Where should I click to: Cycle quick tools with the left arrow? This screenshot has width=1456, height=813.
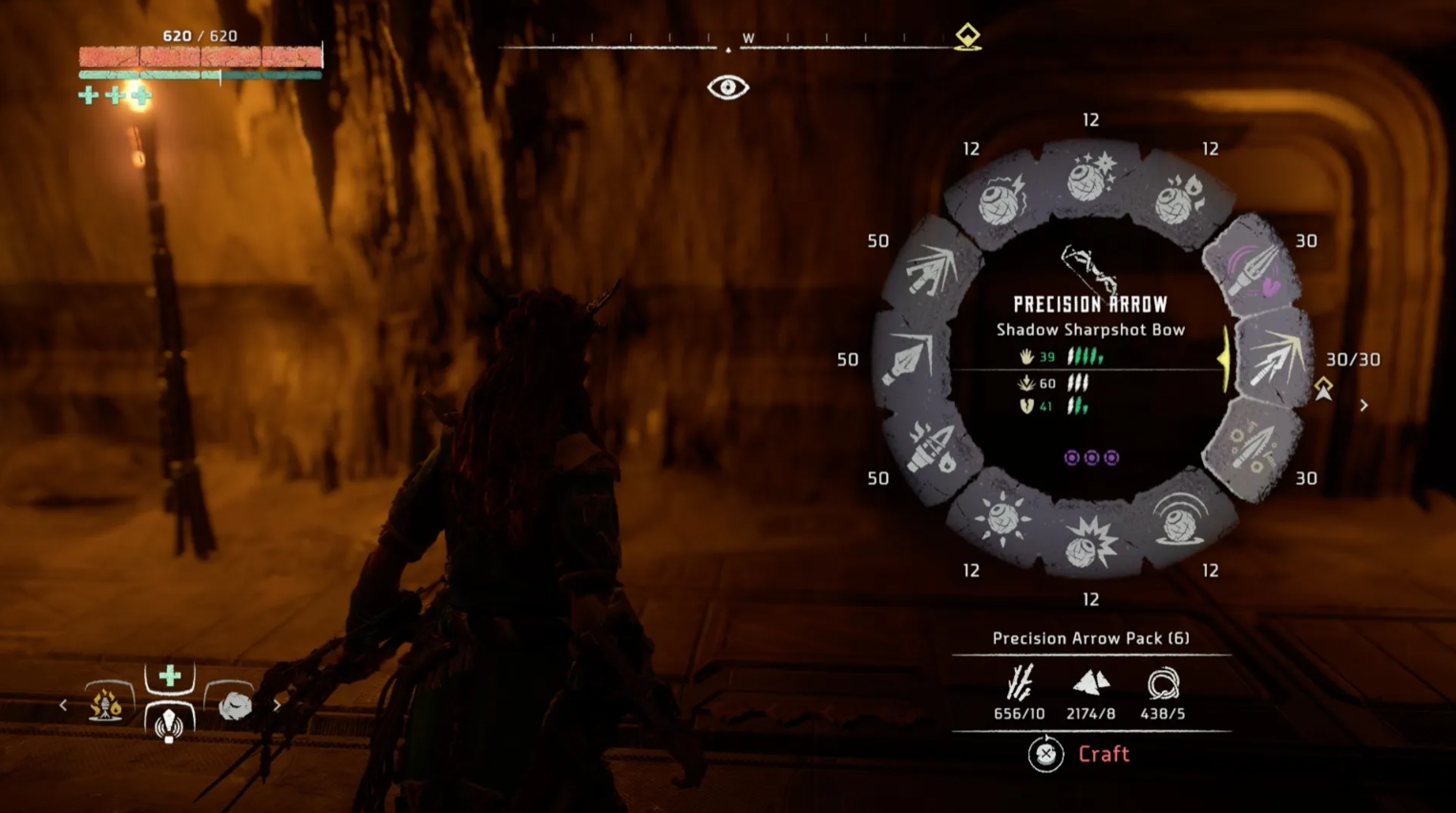click(x=63, y=705)
